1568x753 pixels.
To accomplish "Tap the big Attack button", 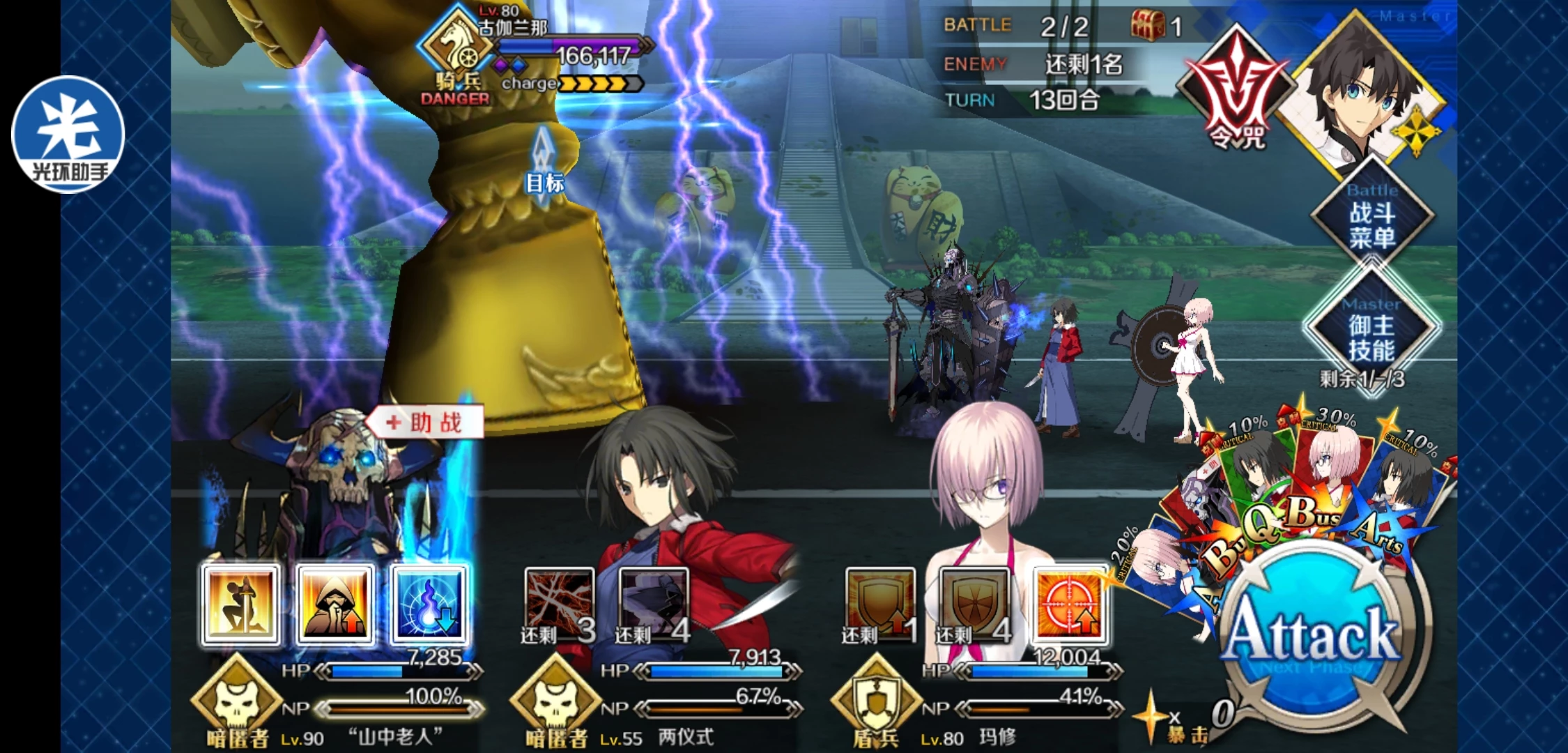I will pyautogui.click(x=1312, y=634).
